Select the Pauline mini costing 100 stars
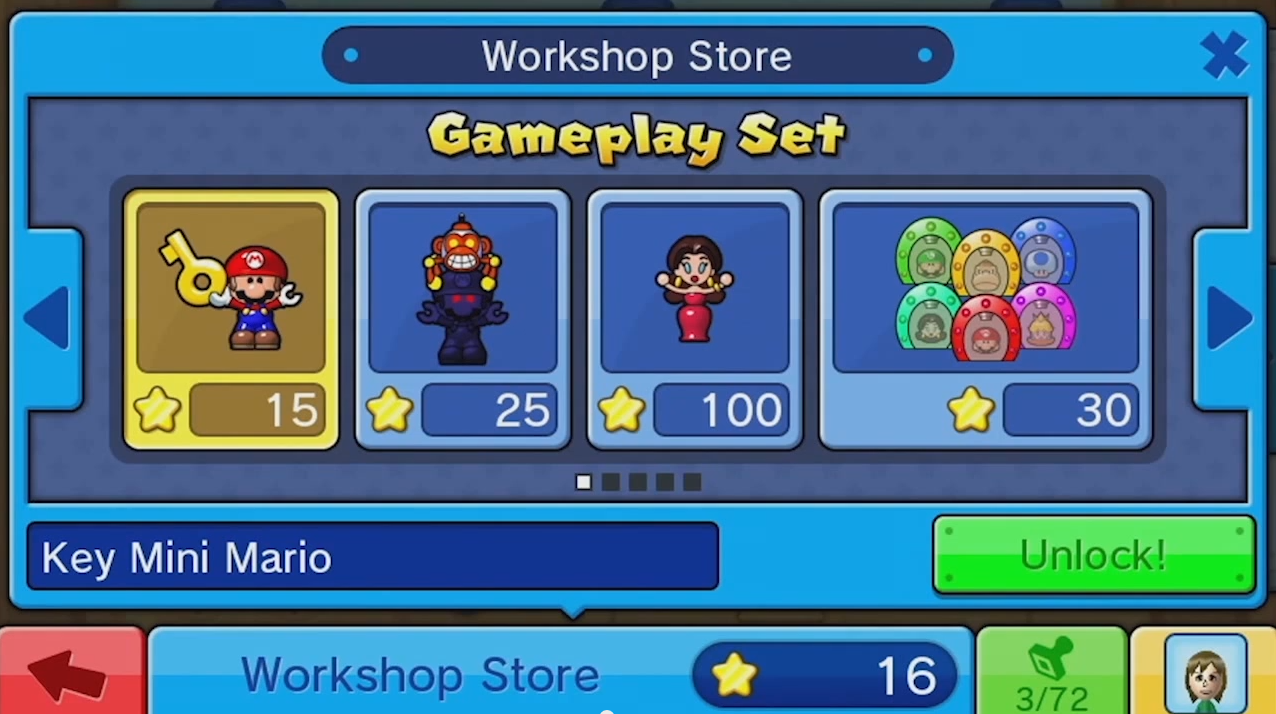The width and height of the screenshot is (1276, 714). coord(695,319)
